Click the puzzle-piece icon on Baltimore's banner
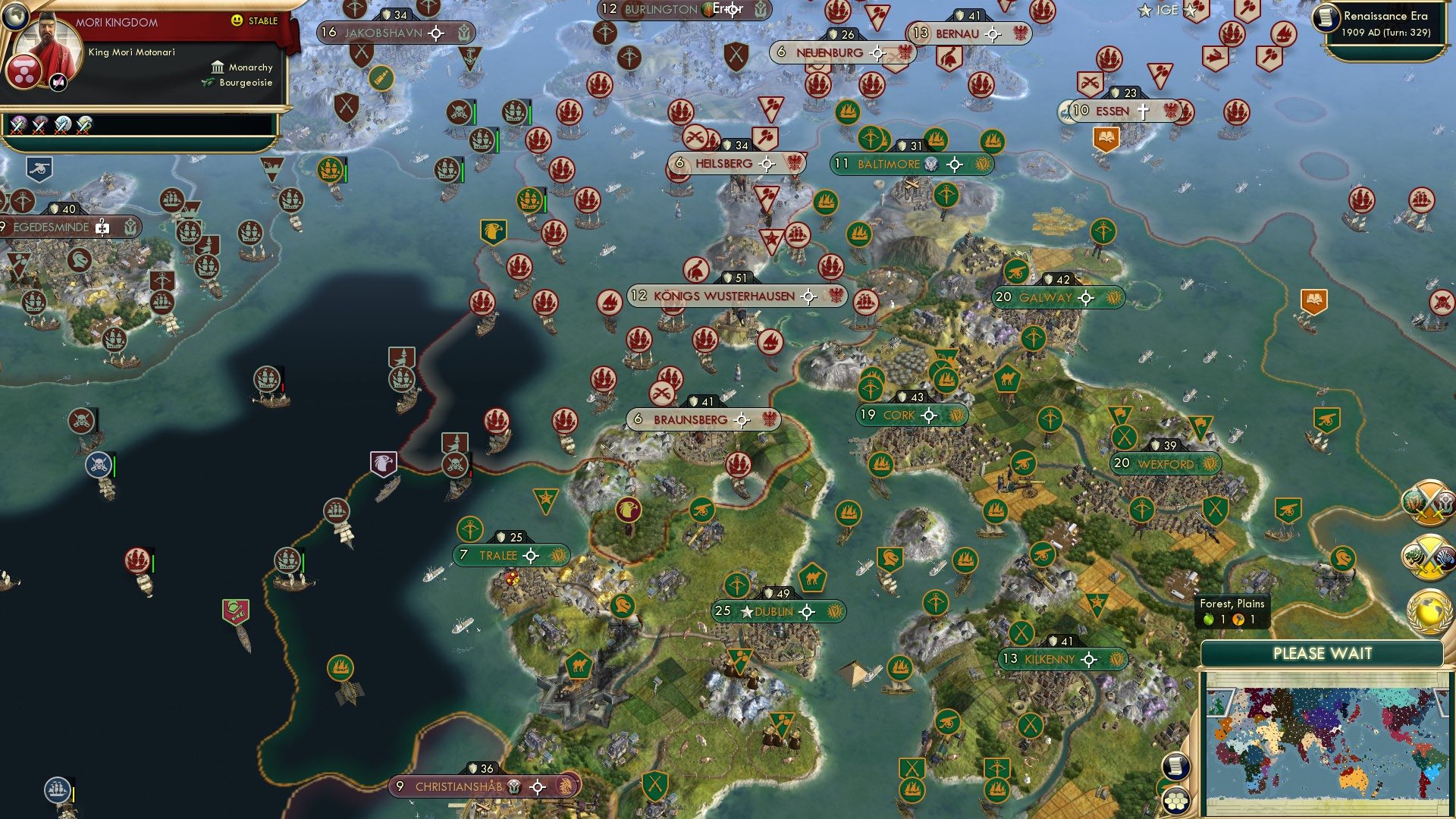Image resolution: width=1456 pixels, height=819 pixels. click(931, 164)
